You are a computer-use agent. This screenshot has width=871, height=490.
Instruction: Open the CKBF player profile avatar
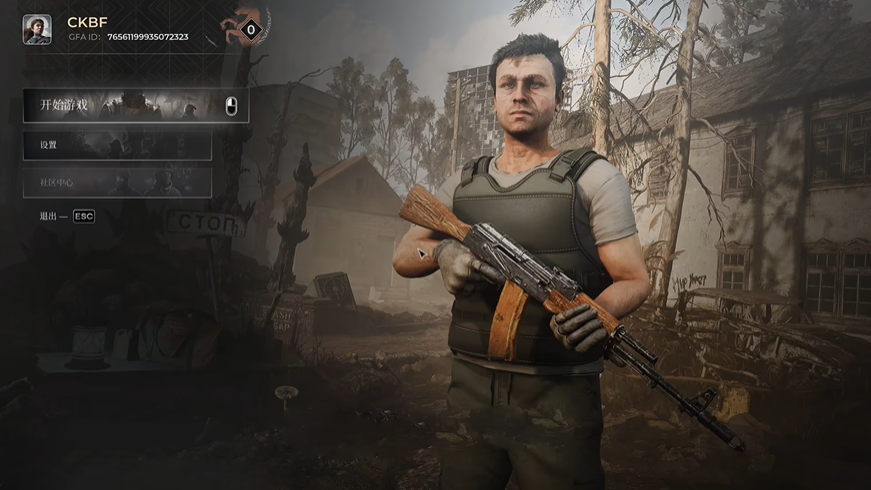[37, 29]
